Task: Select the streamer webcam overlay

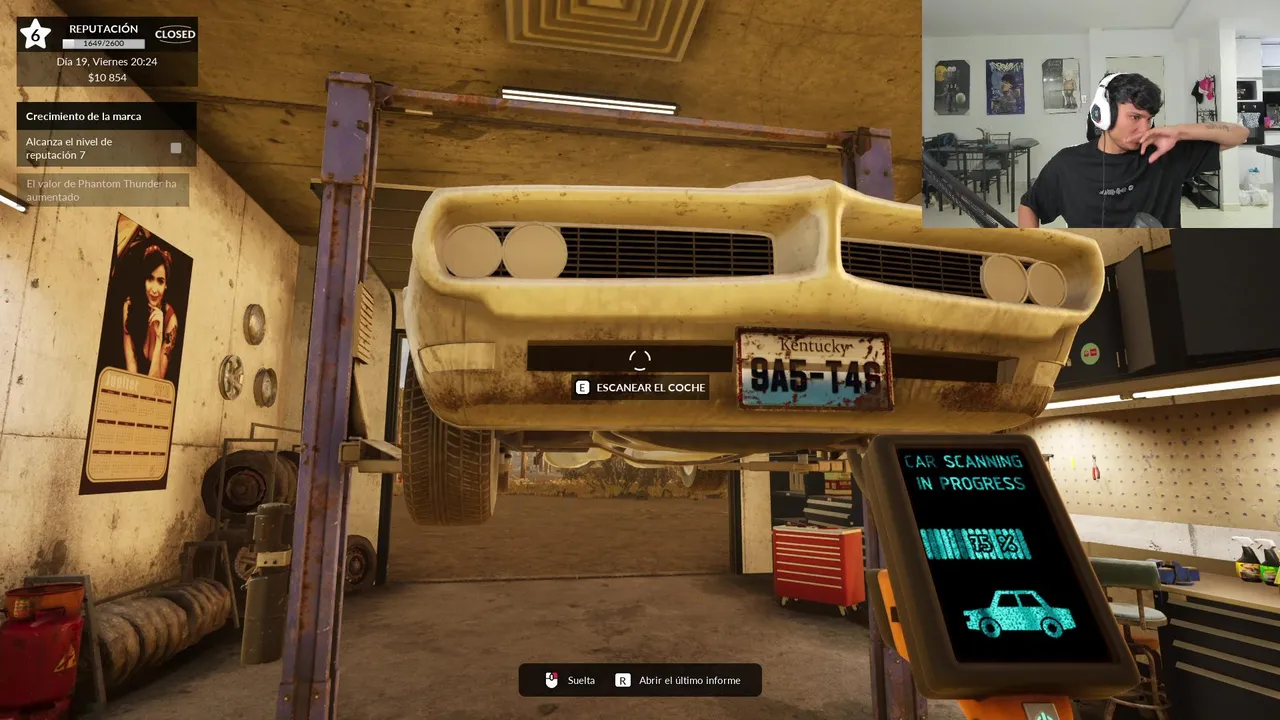Action: point(1100,114)
